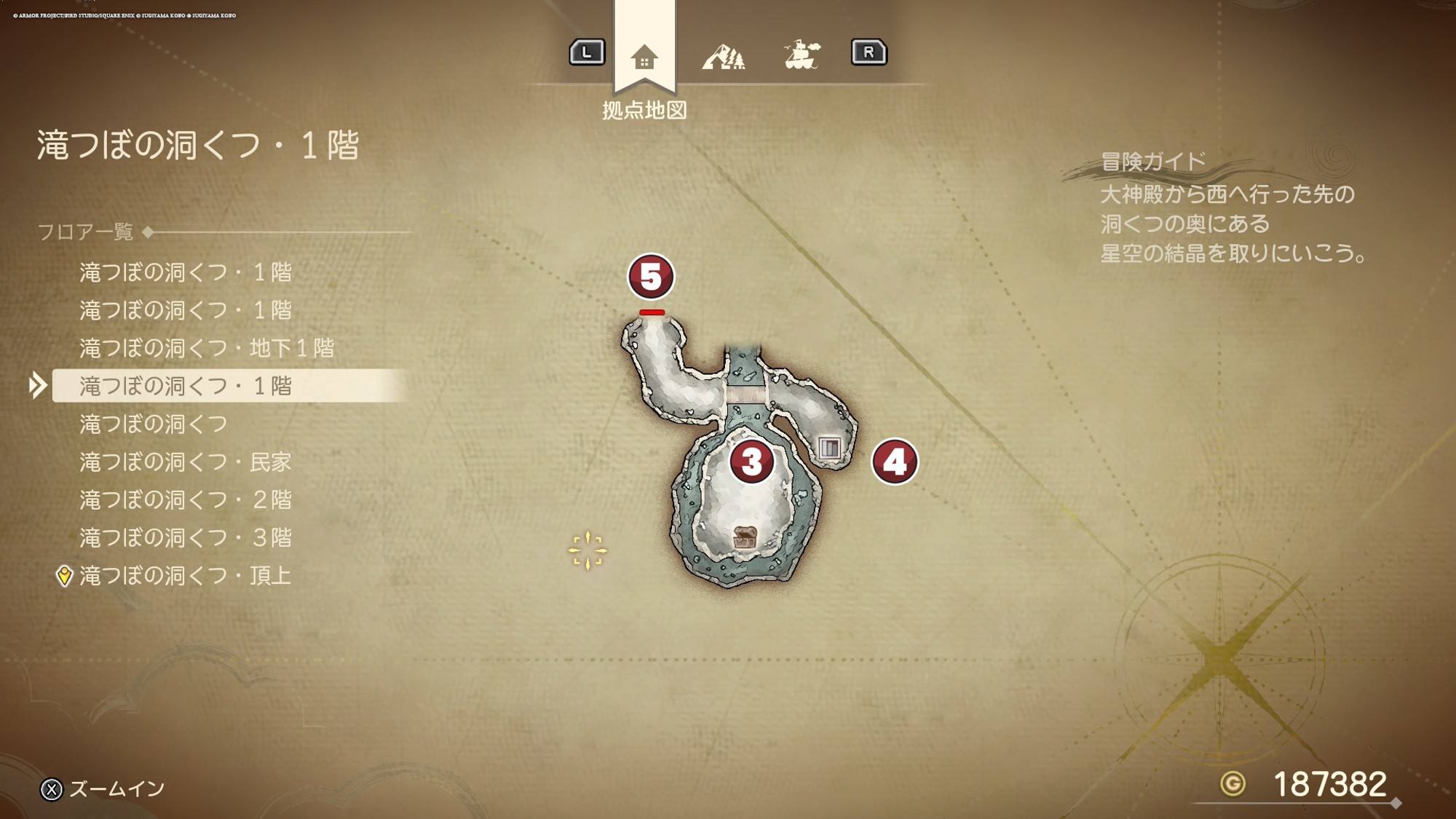Select the treasure chest icon on the map

coord(744,537)
